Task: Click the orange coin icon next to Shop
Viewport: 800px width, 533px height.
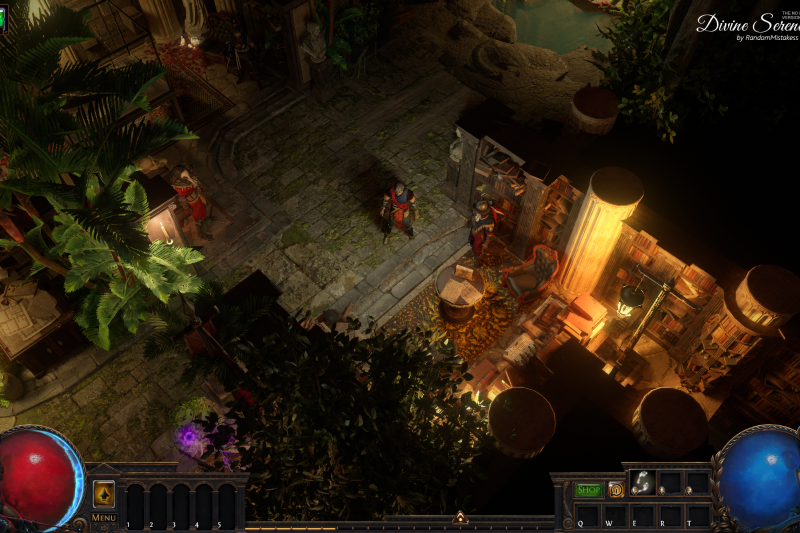Action: pos(616,489)
